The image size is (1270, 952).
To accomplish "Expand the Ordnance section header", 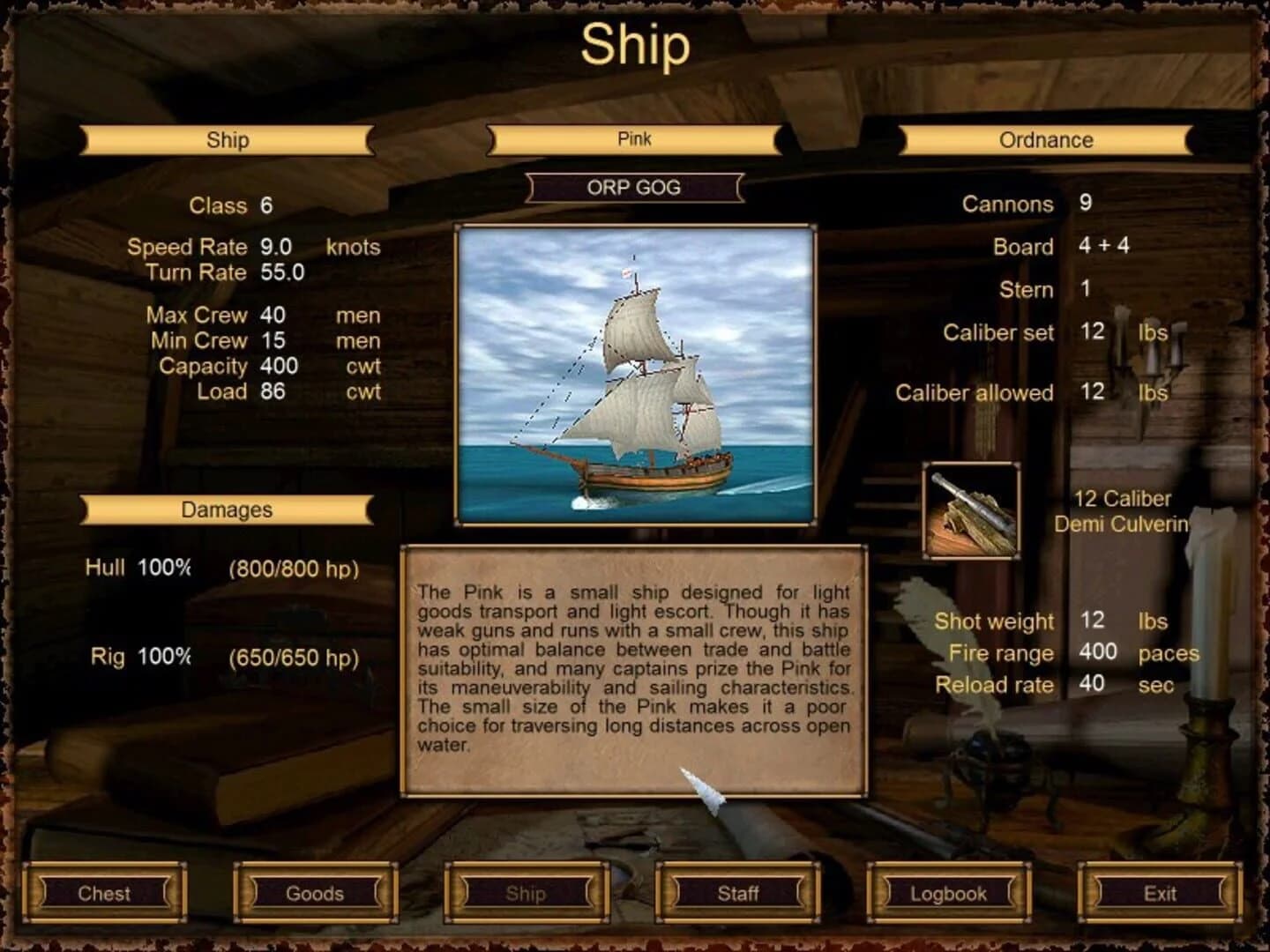I will (x=1045, y=139).
